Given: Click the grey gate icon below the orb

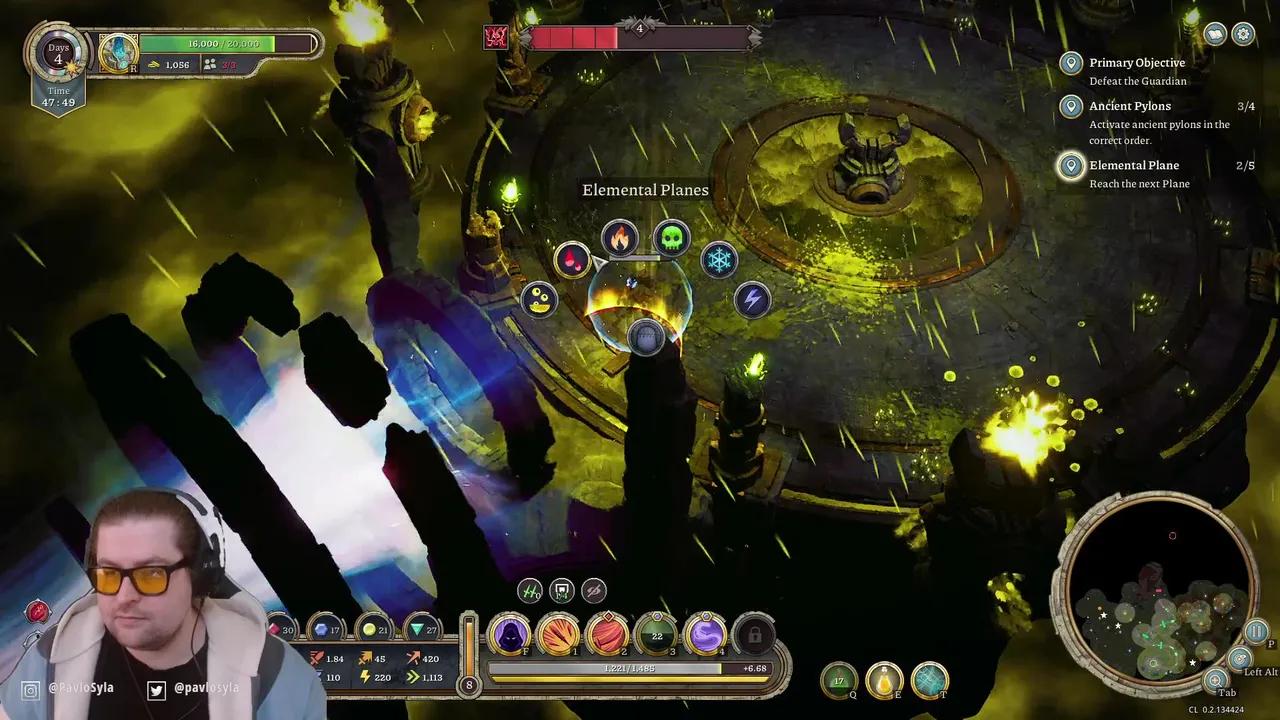Looking at the screenshot, I should click(x=646, y=338).
